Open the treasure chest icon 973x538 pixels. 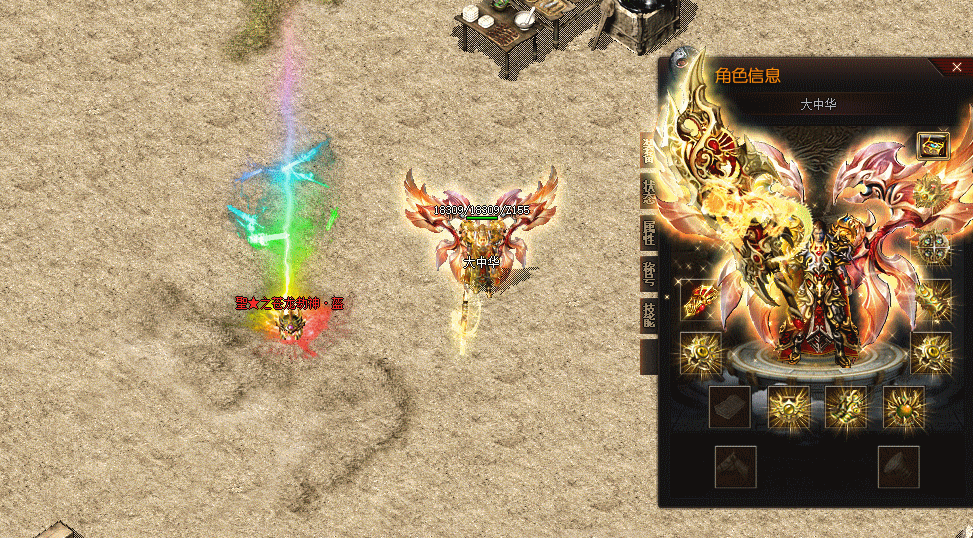[x=932, y=146]
